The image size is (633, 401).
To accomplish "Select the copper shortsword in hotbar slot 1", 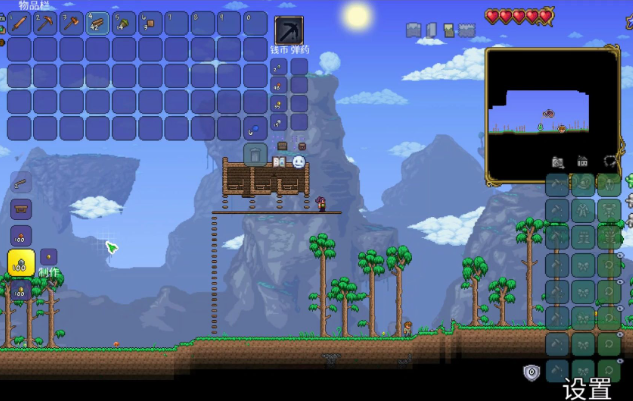I will (x=19, y=23).
